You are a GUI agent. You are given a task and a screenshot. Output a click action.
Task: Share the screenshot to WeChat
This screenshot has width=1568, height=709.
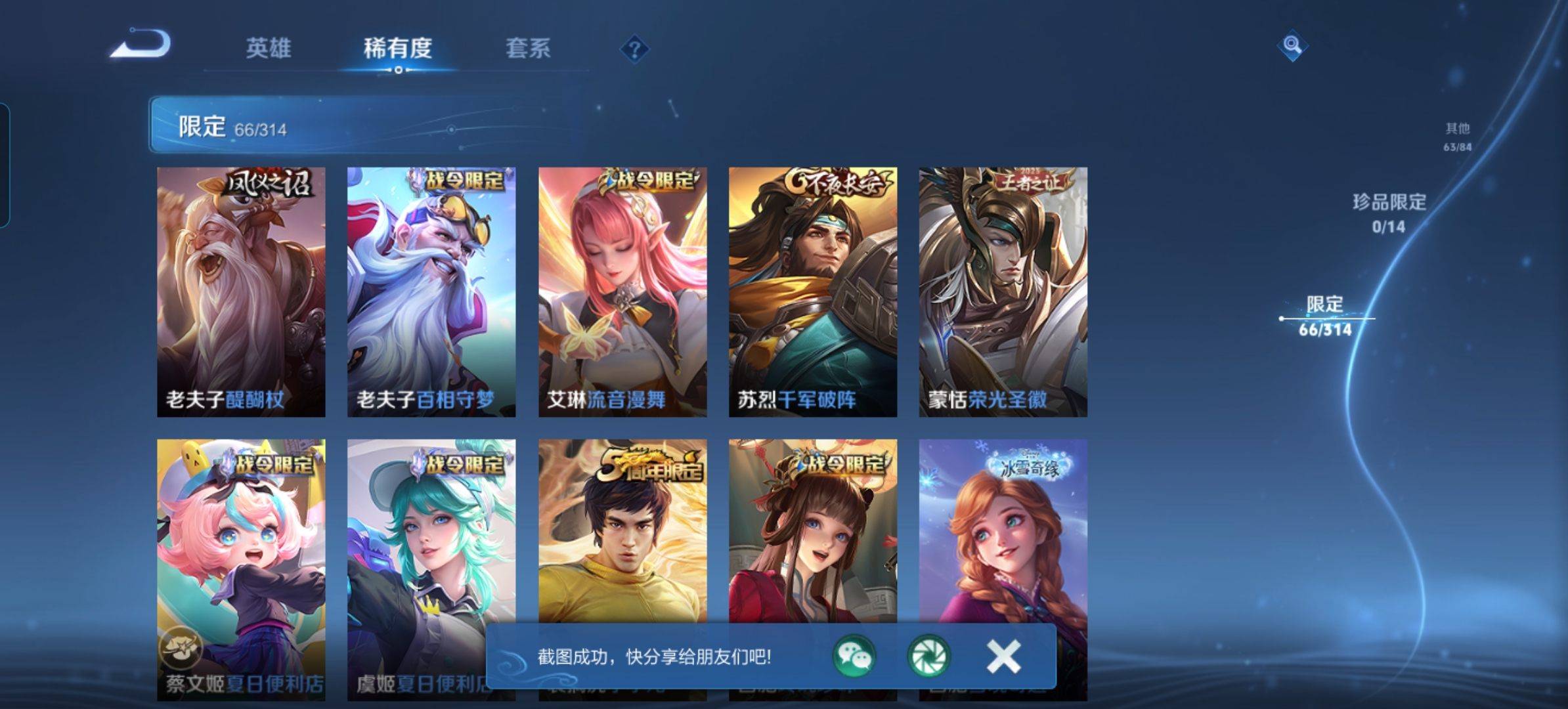click(854, 656)
